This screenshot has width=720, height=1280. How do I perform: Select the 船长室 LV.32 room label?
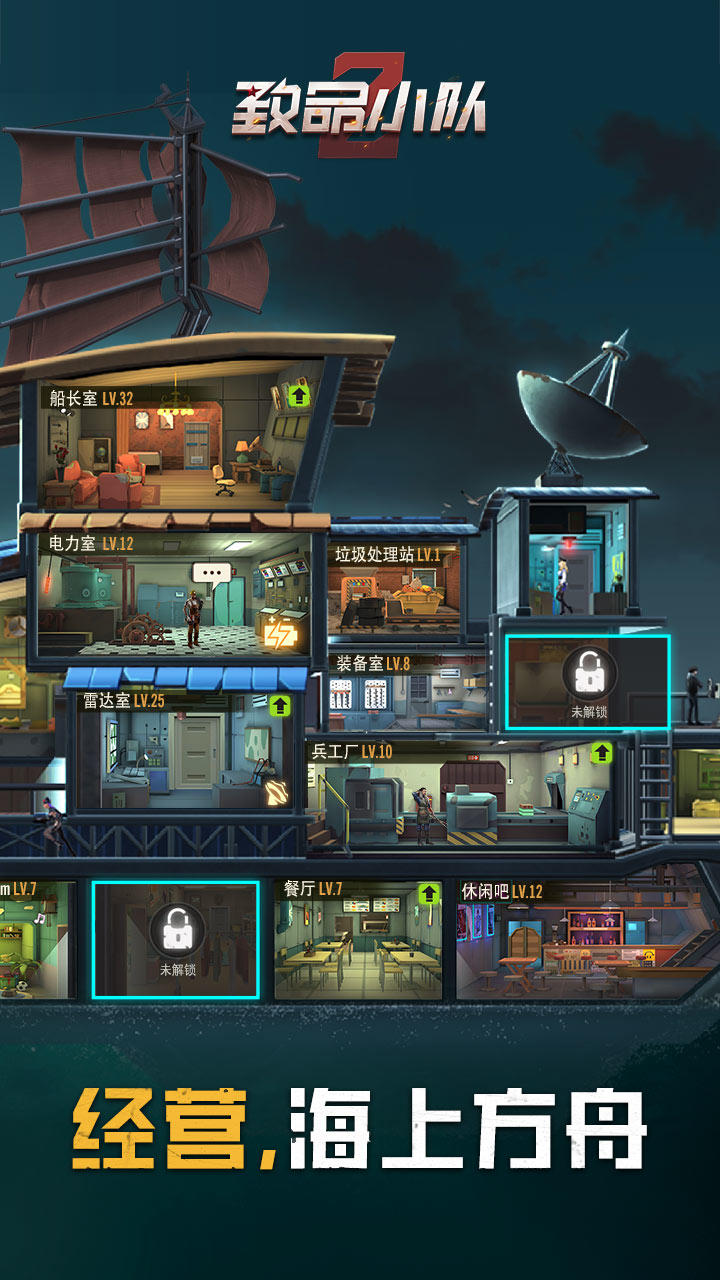[91, 398]
